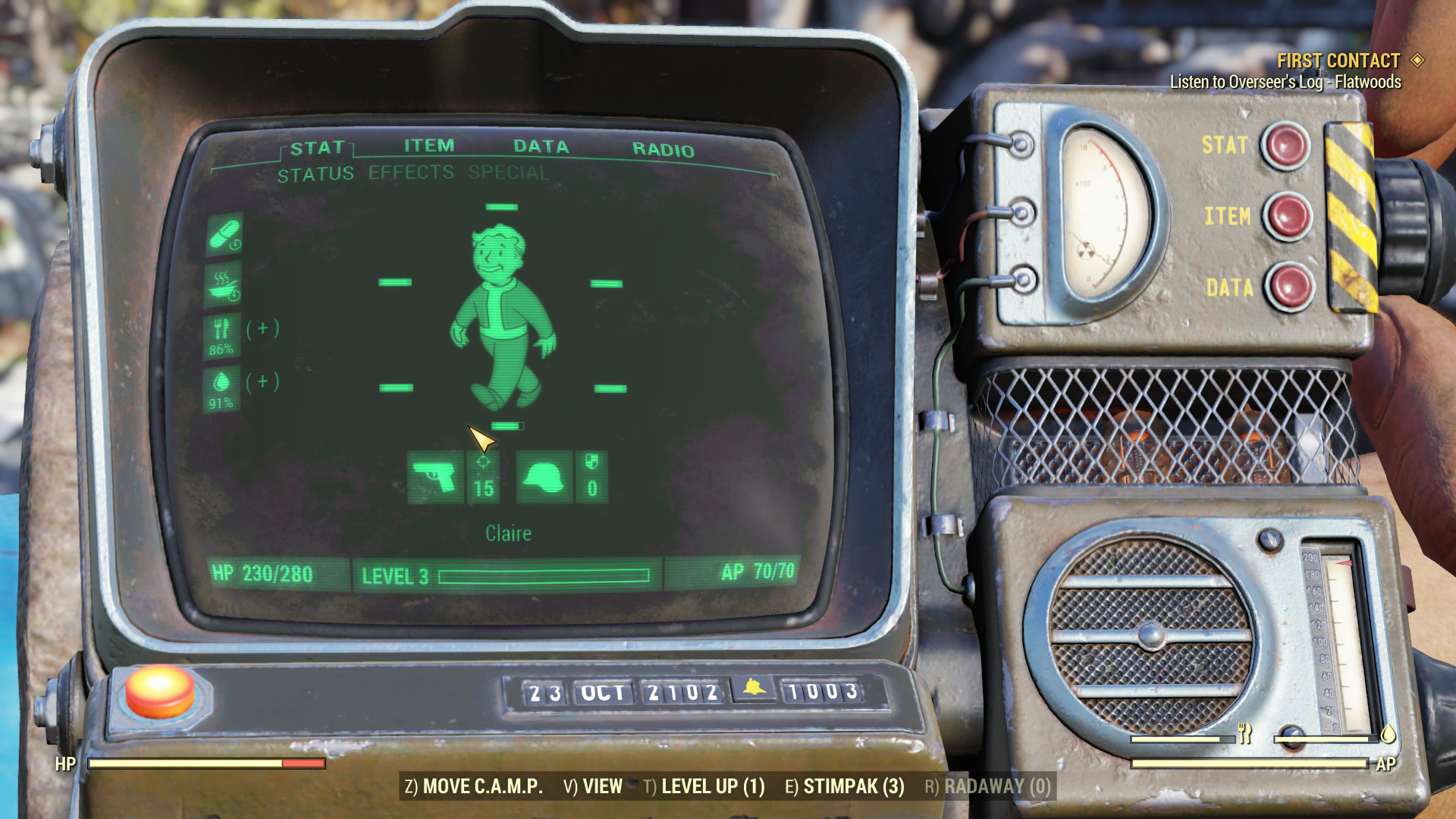The width and height of the screenshot is (1456, 819).
Task: Activate the Level Up option
Action: point(704,786)
